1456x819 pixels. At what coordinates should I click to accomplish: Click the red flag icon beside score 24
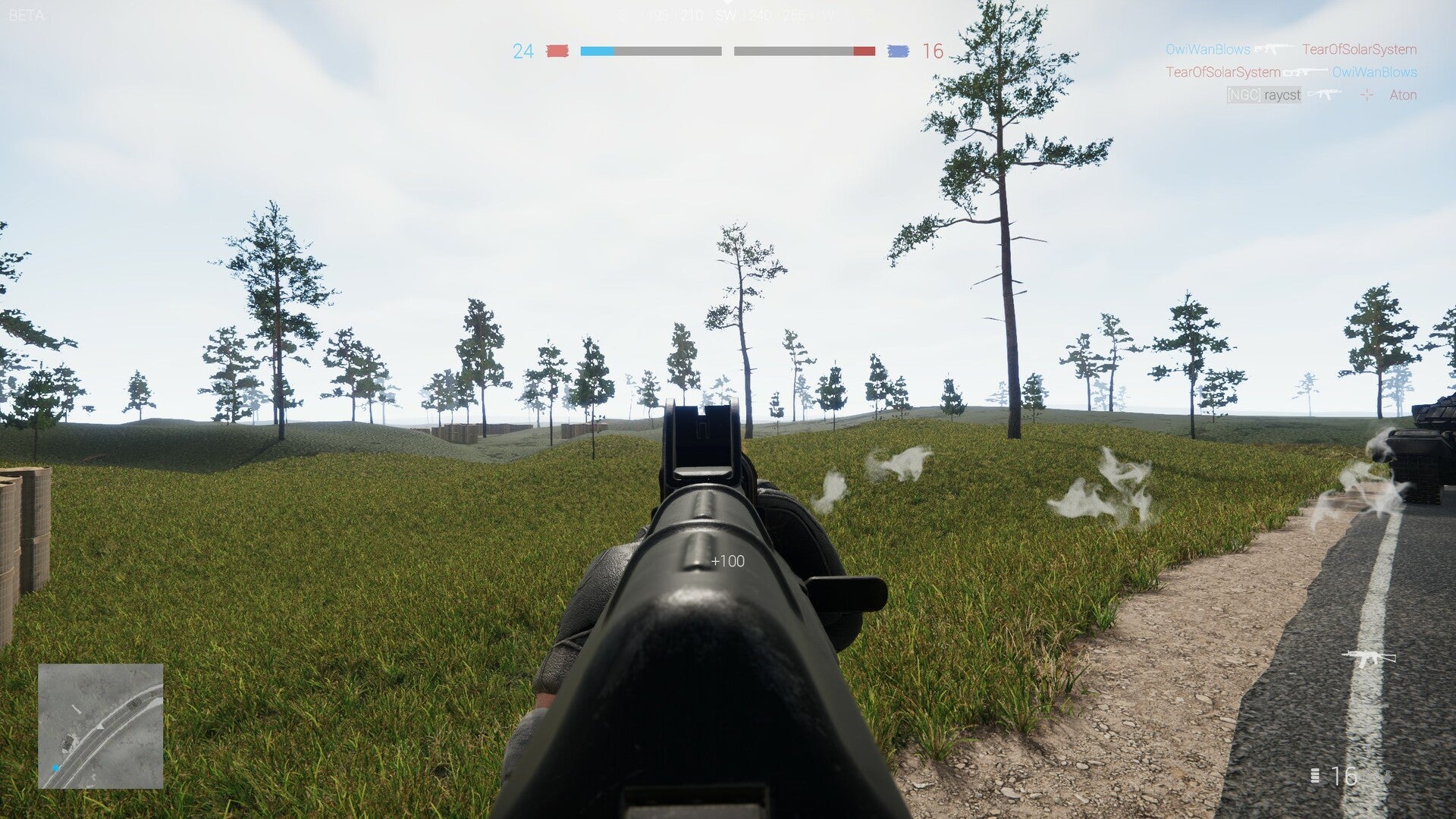[557, 51]
